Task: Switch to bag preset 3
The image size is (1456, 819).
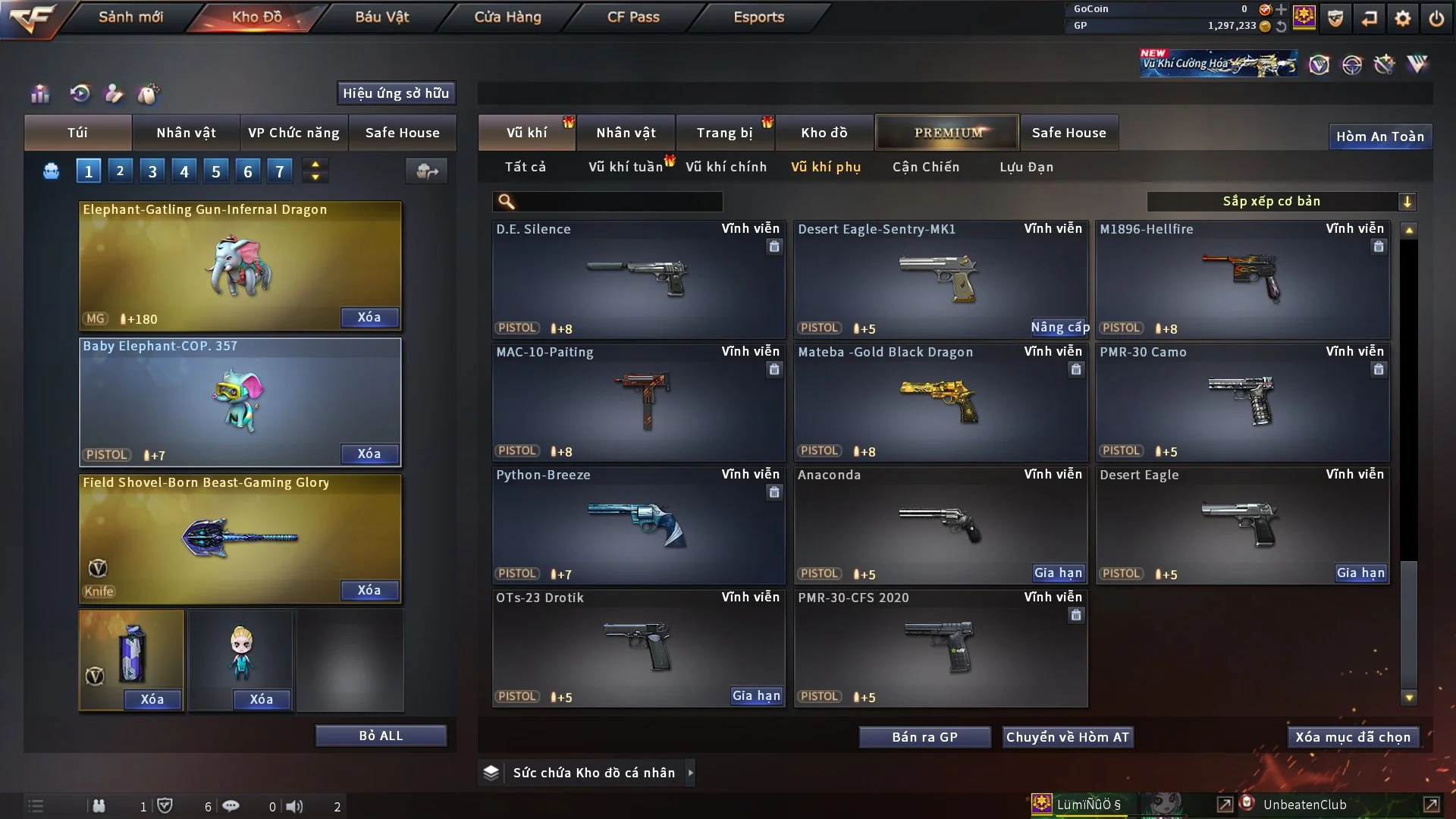Action: (152, 171)
